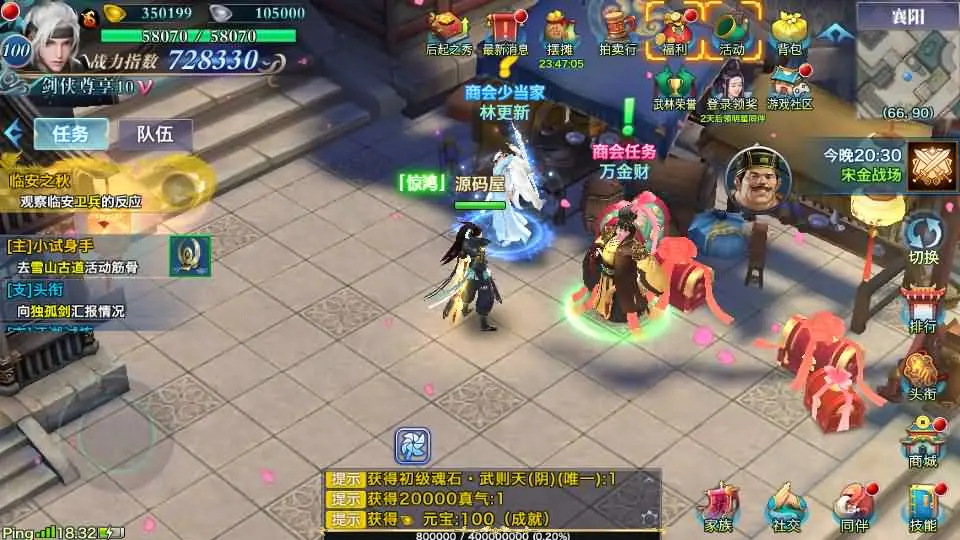
Task: Open the 家族 family menu
Action: [x=718, y=506]
